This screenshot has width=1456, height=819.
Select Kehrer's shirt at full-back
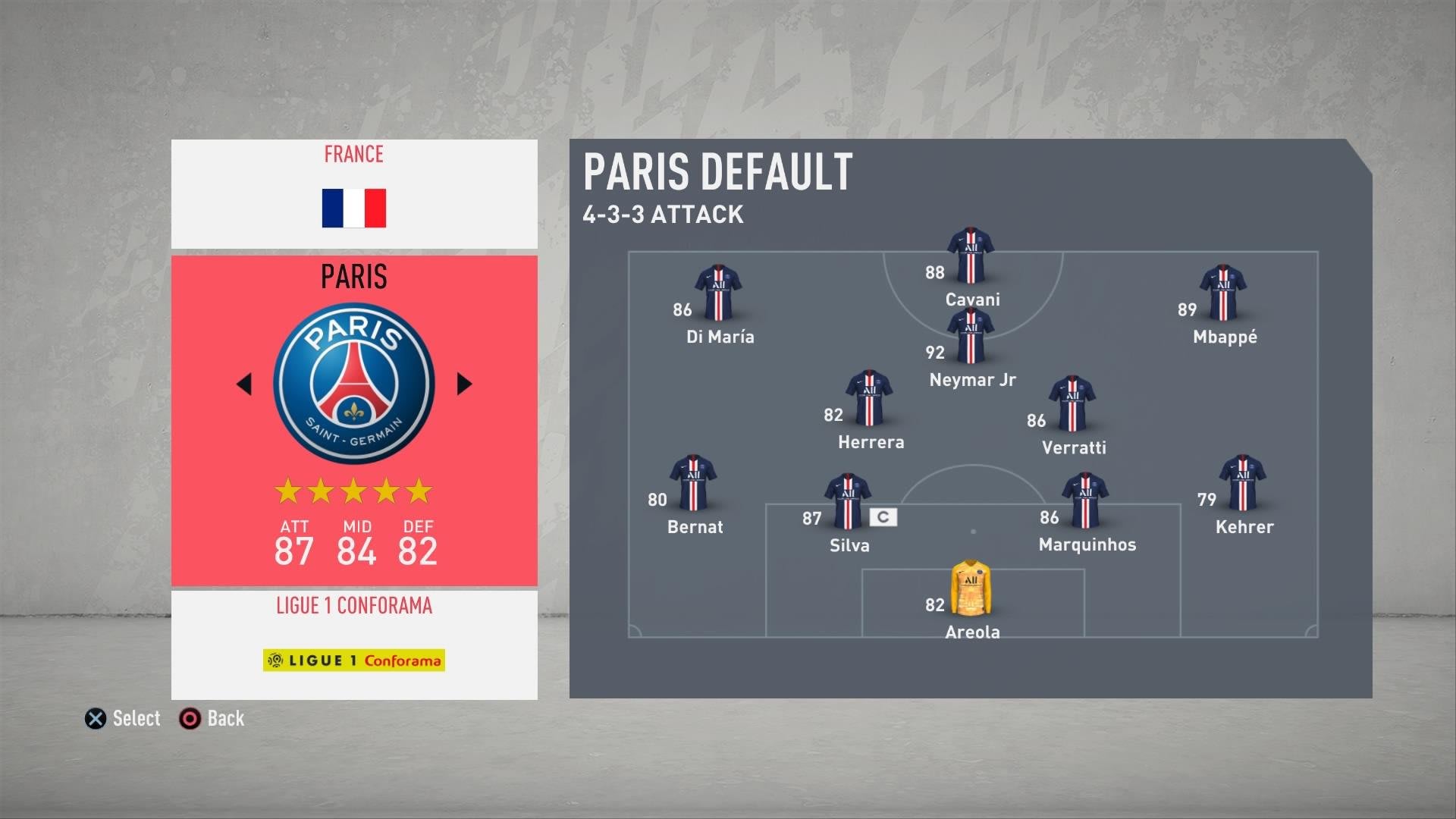click(1242, 483)
